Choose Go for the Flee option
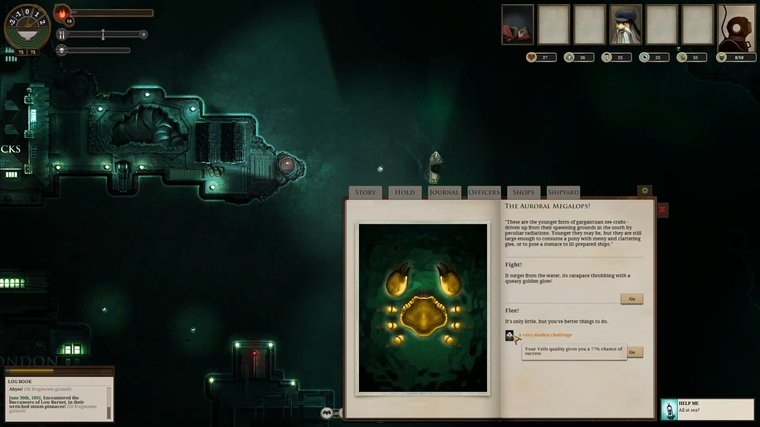 coord(634,352)
